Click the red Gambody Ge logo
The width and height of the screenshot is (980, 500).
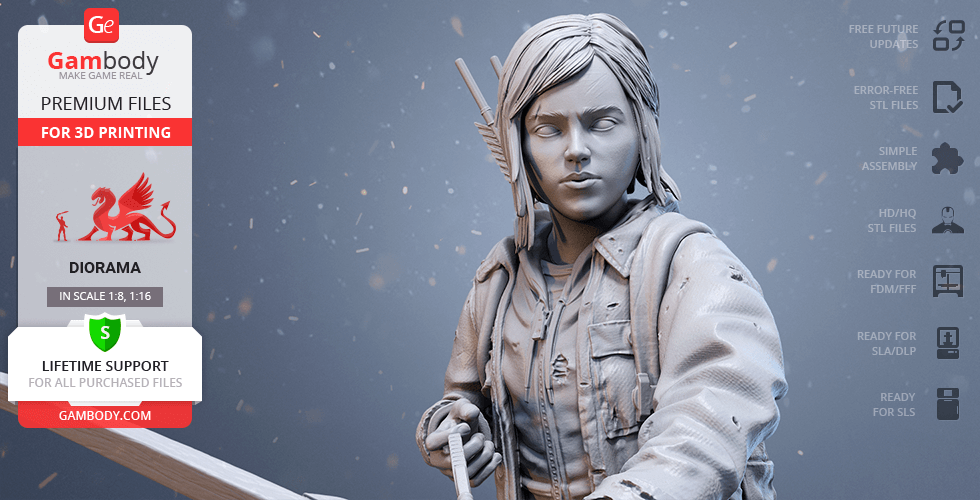click(103, 25)
